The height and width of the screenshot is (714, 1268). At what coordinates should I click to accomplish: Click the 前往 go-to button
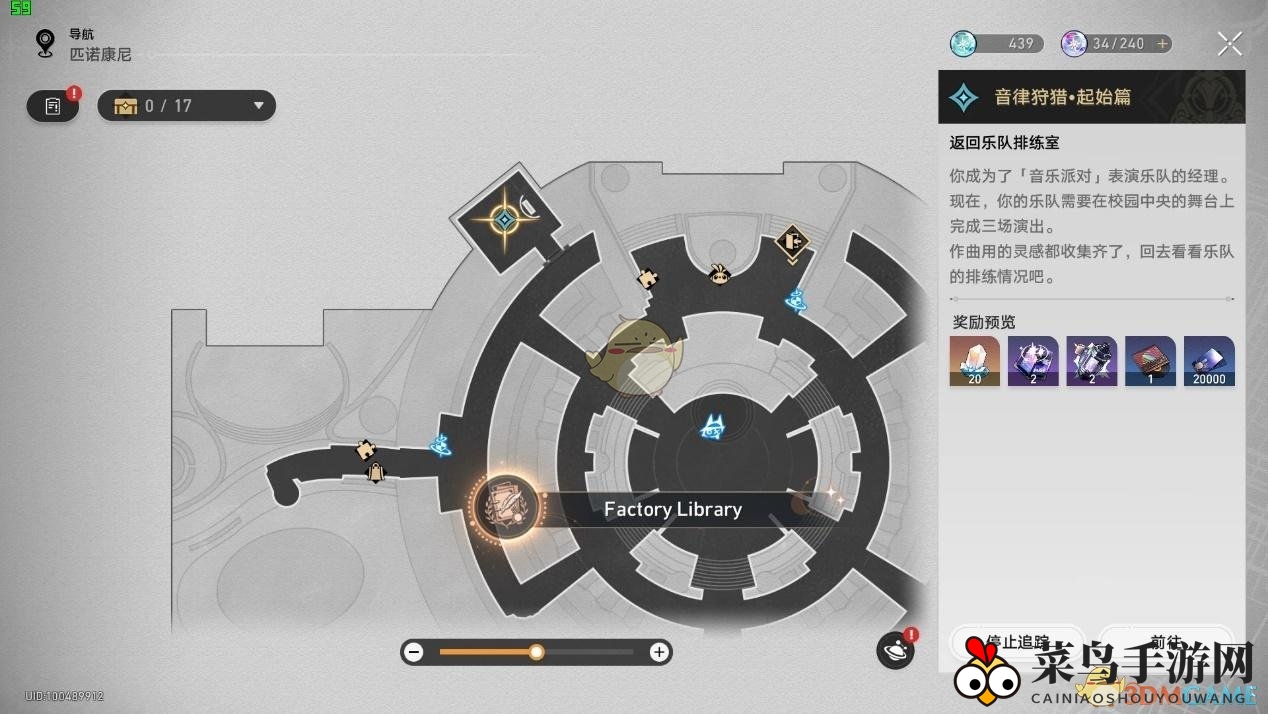click(x=1166, y=642)
